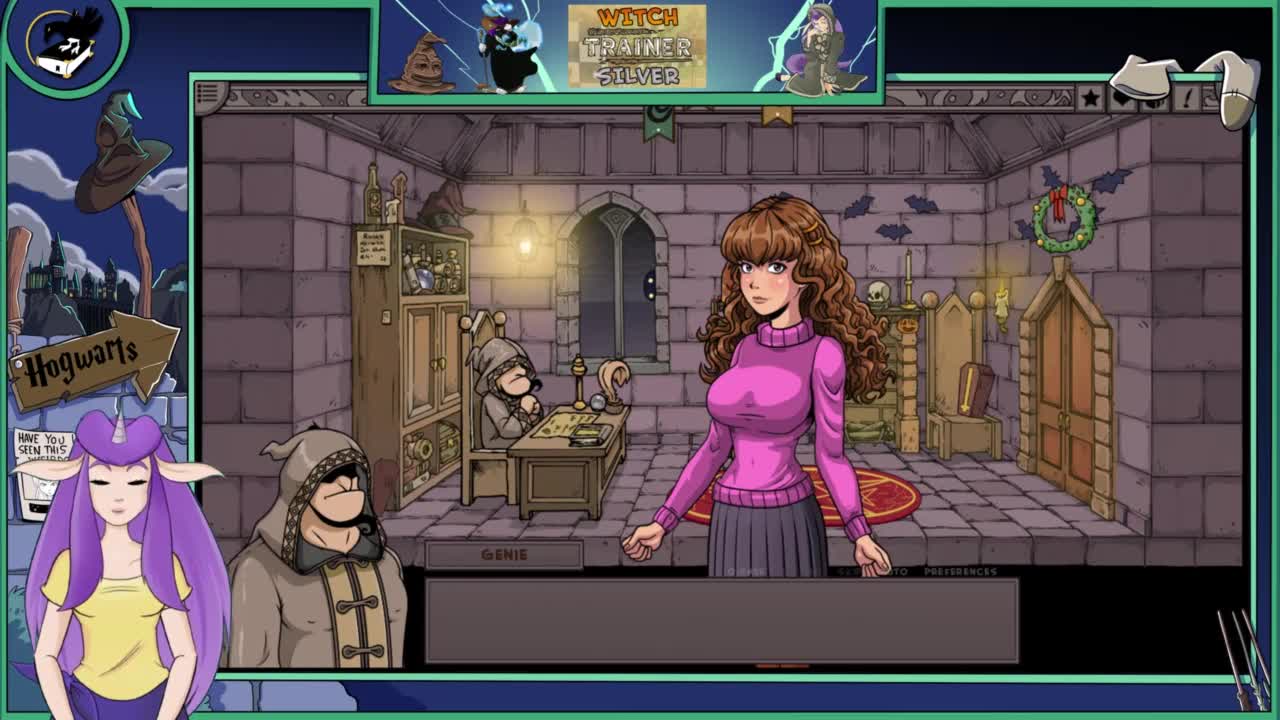This screenshot has height=720, width=1280.
Task: Click the dialogue text box to continue
Action: (721, 620)
